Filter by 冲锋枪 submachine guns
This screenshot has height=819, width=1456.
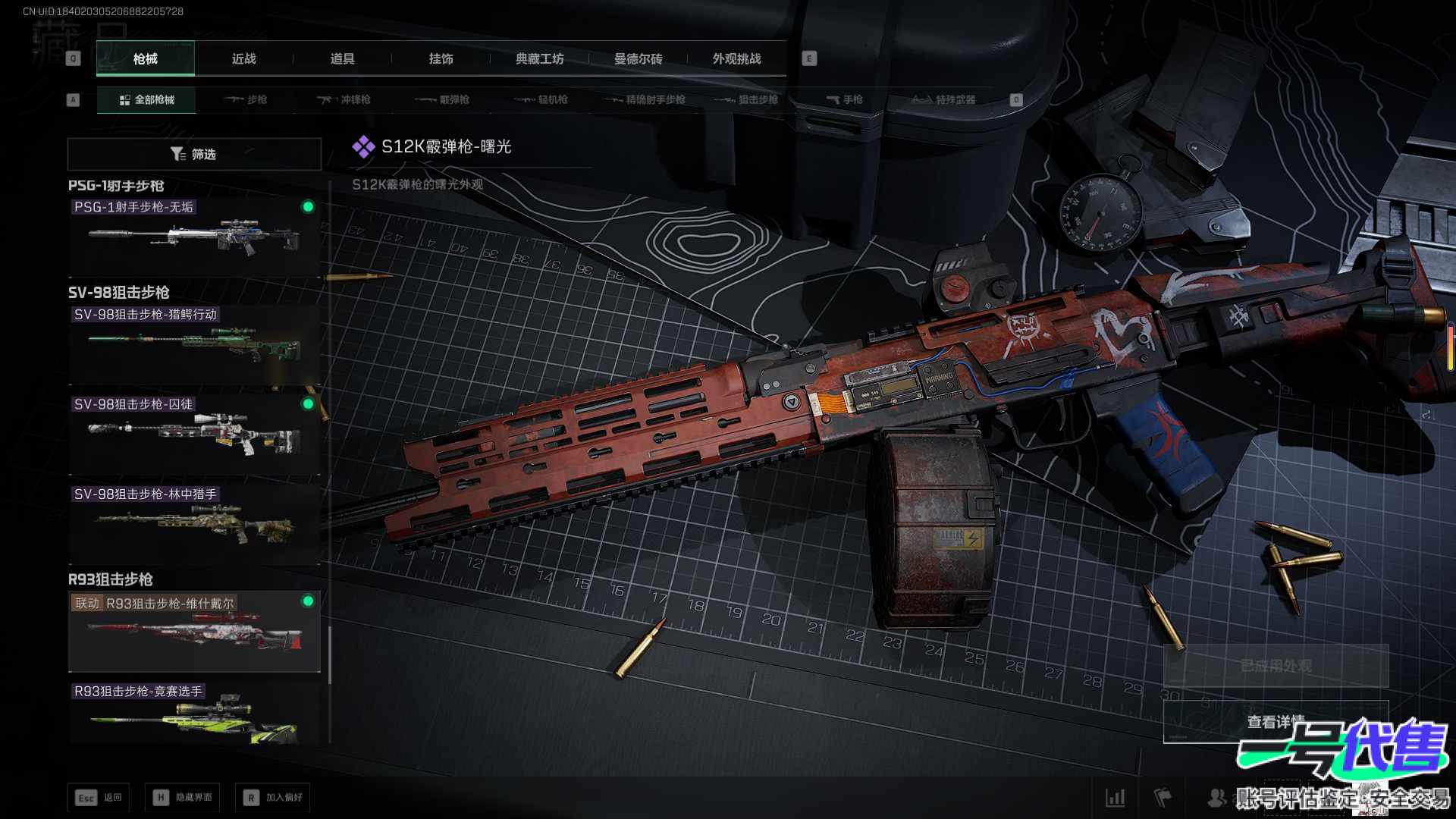point(344,99)
